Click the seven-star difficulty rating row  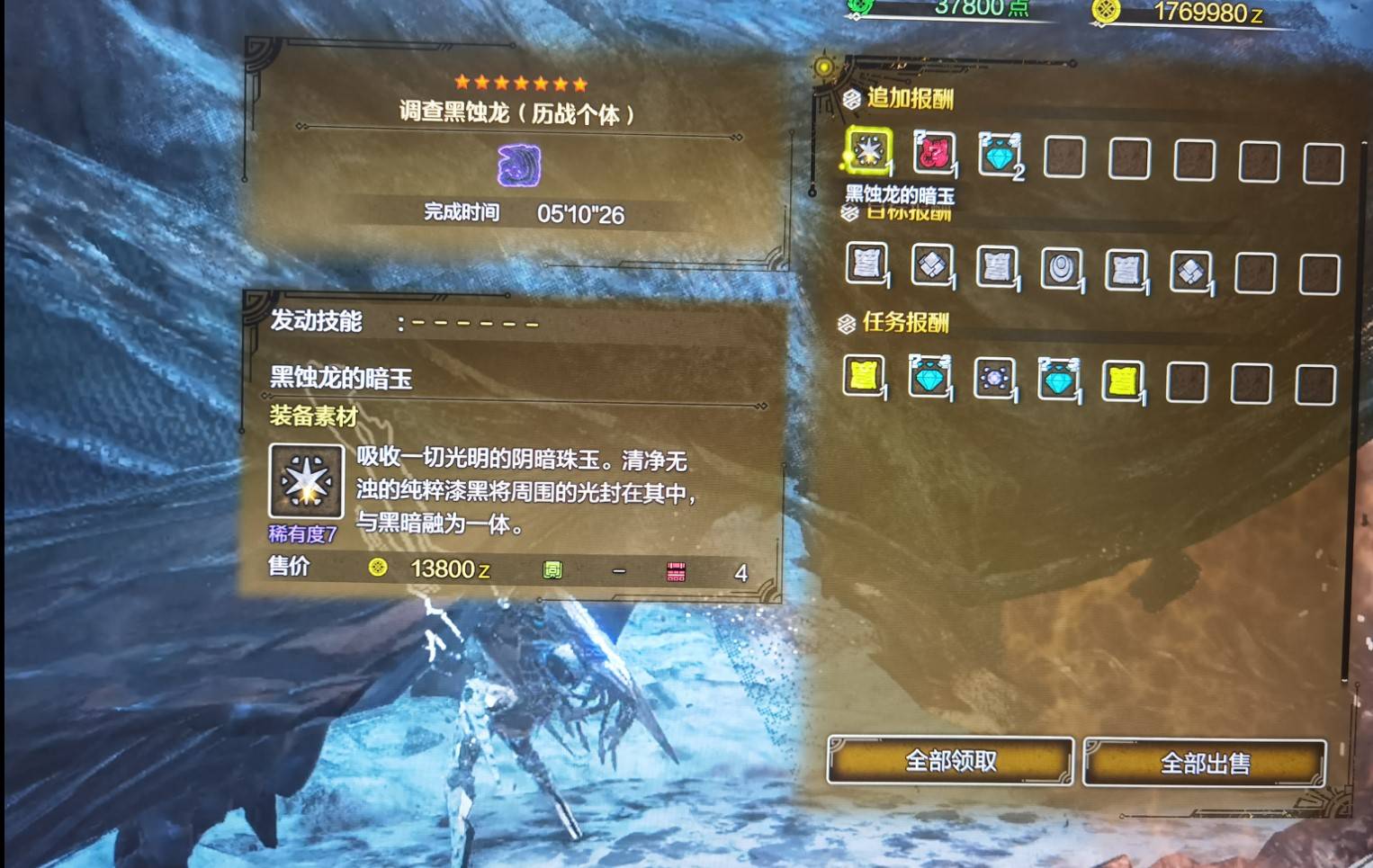tap(520, 84)
